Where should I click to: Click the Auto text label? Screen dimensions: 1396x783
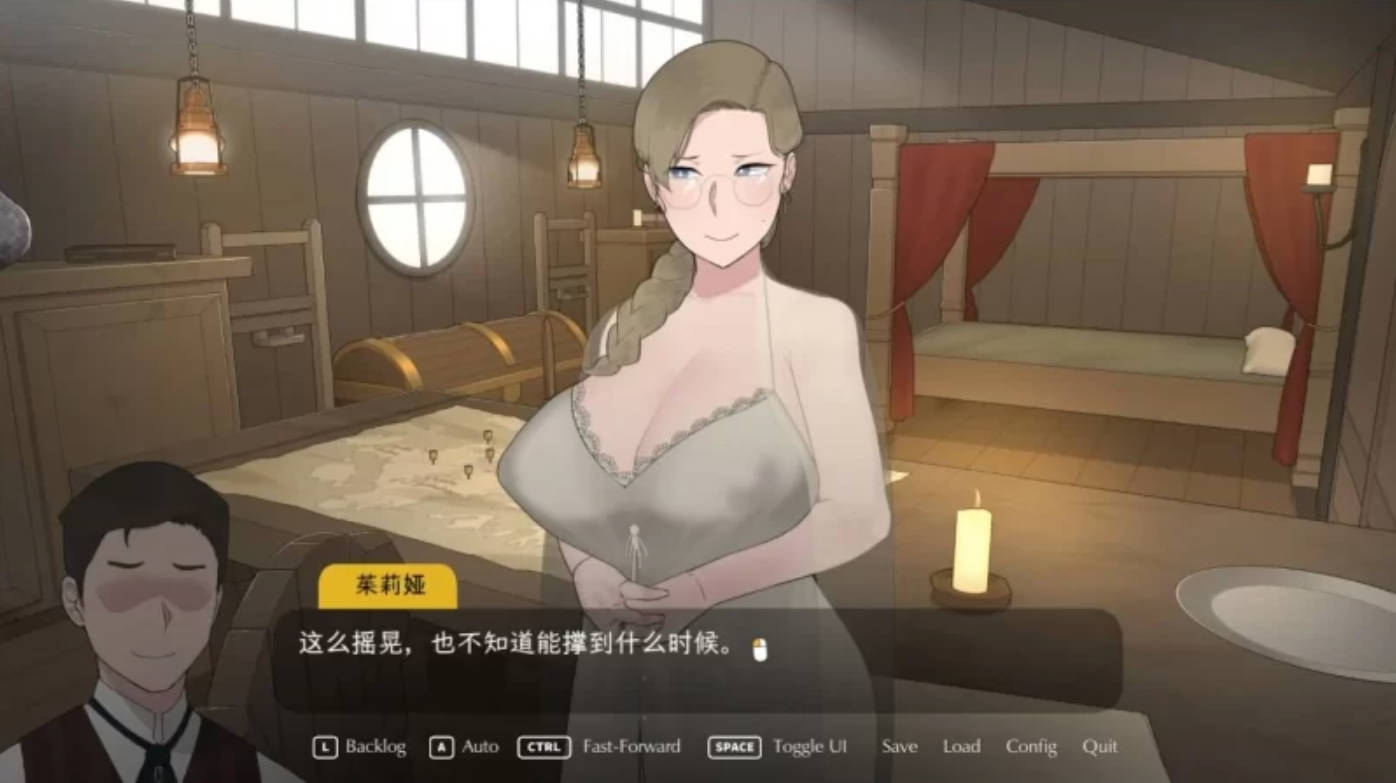pyautogui.click(x=479, y=747)
